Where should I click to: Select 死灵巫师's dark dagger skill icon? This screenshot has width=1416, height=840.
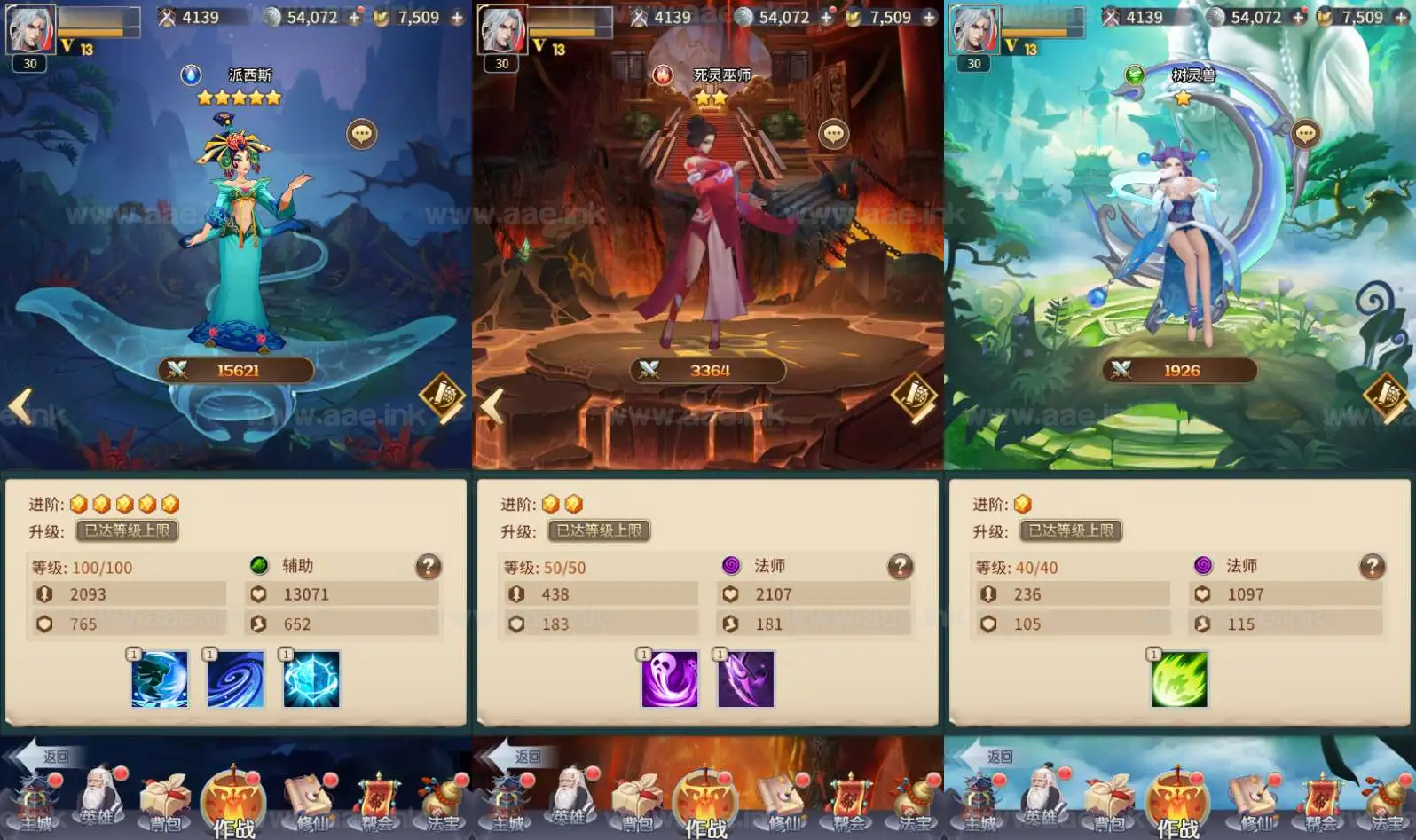tap(745, 679)
